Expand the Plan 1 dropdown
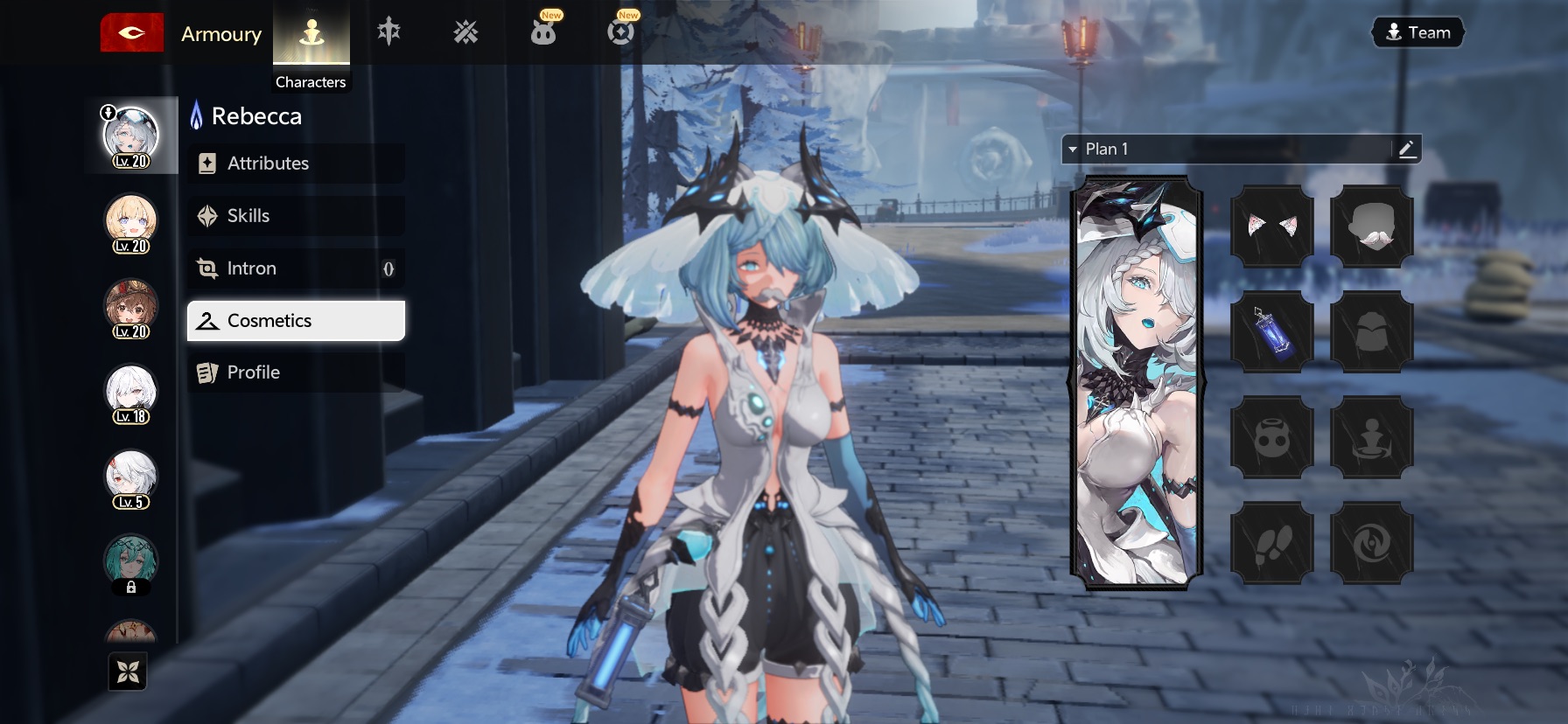The width and height of the screenshot is (1568, 724). pos(1073,150)
